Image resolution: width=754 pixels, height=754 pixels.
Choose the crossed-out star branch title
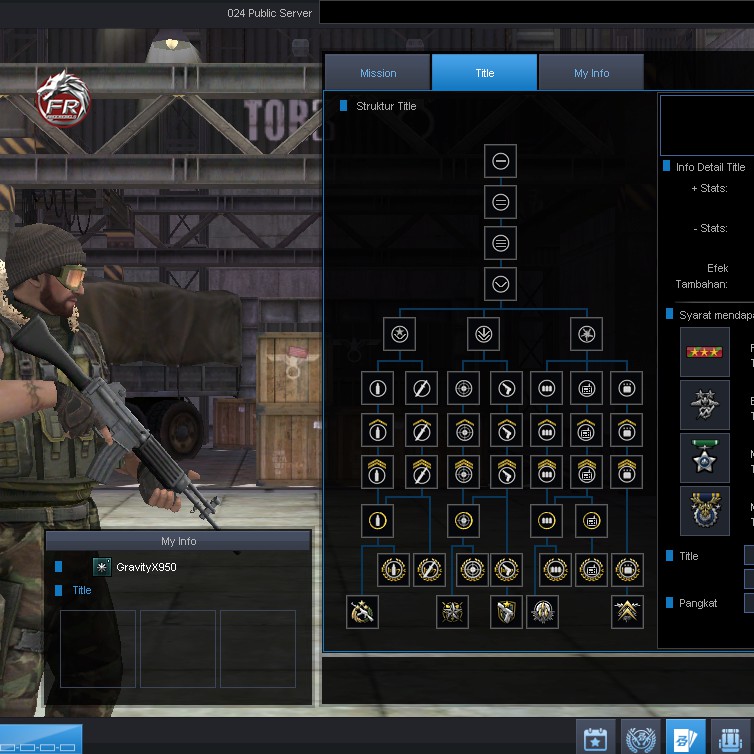point(586,334)
